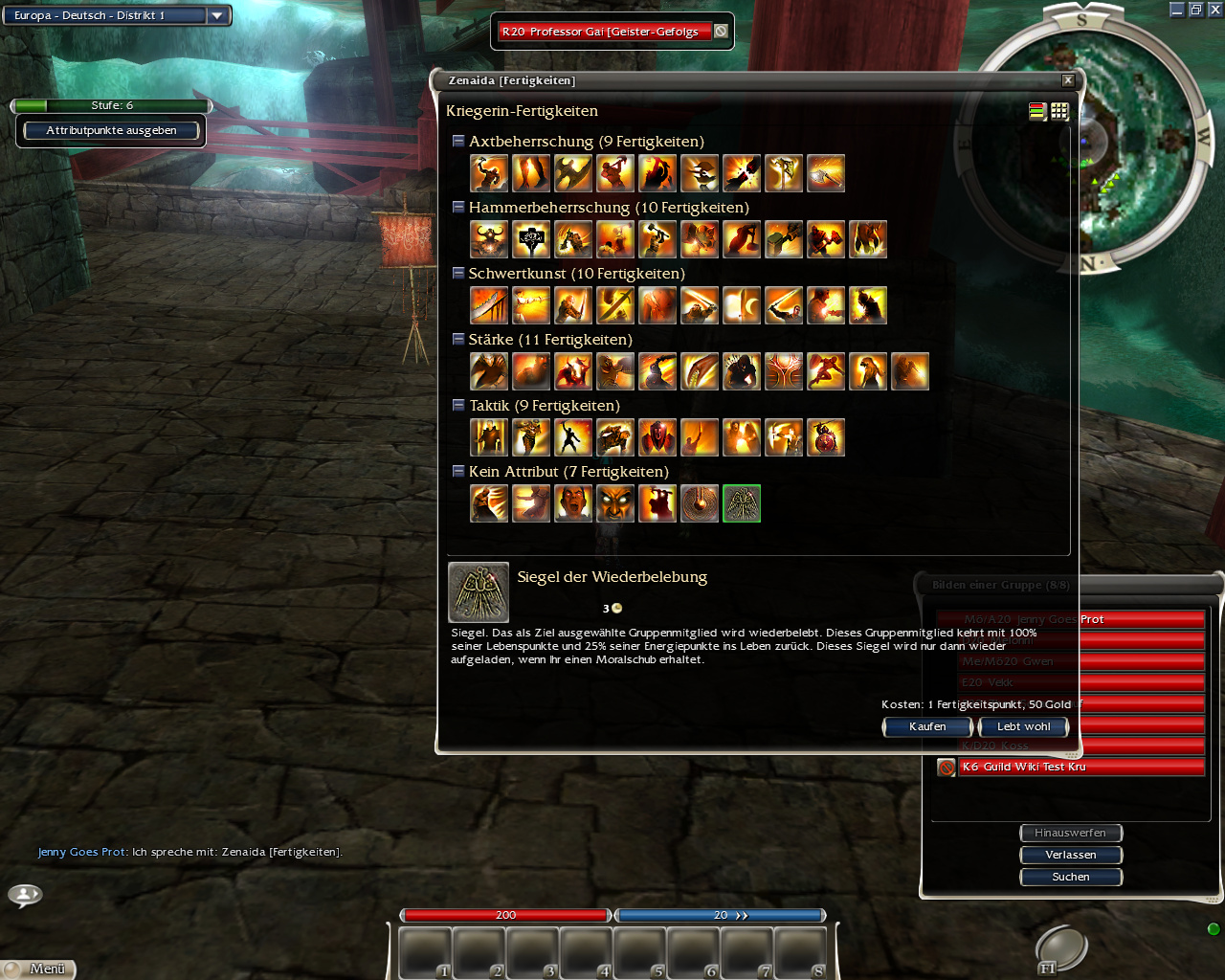Image resolution: width=1225 pixels, height=980 pixels.
Task: Close the game window
Action: (x=1214, y=10)
